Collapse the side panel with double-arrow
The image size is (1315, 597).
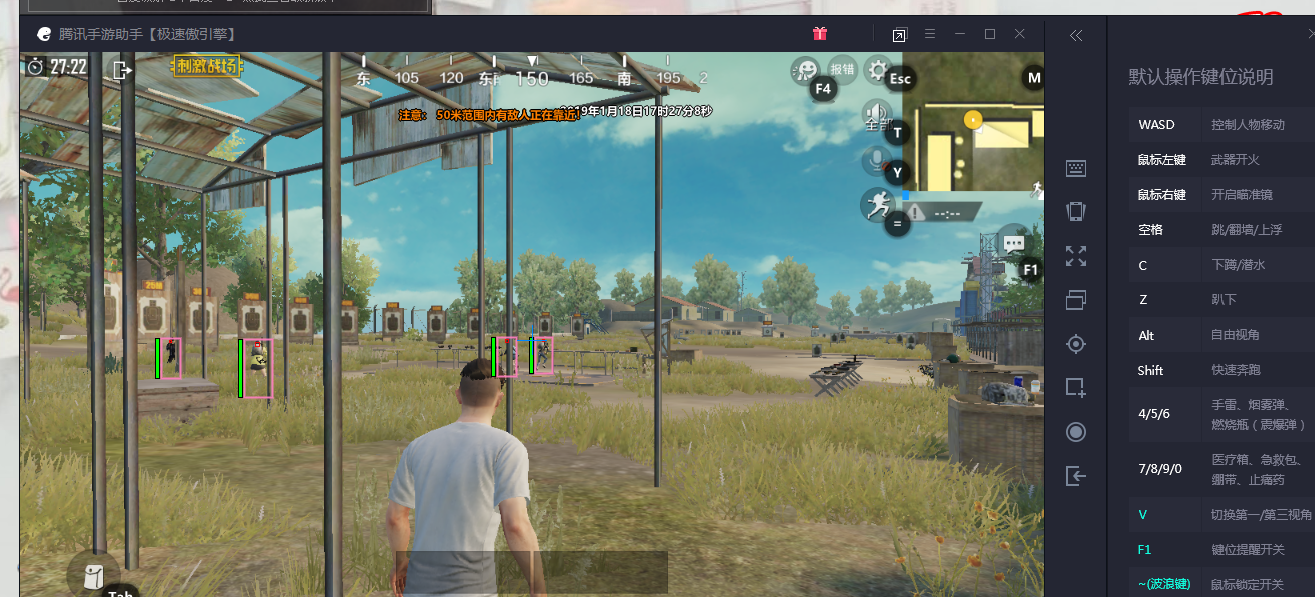[x=1076, y=35]
